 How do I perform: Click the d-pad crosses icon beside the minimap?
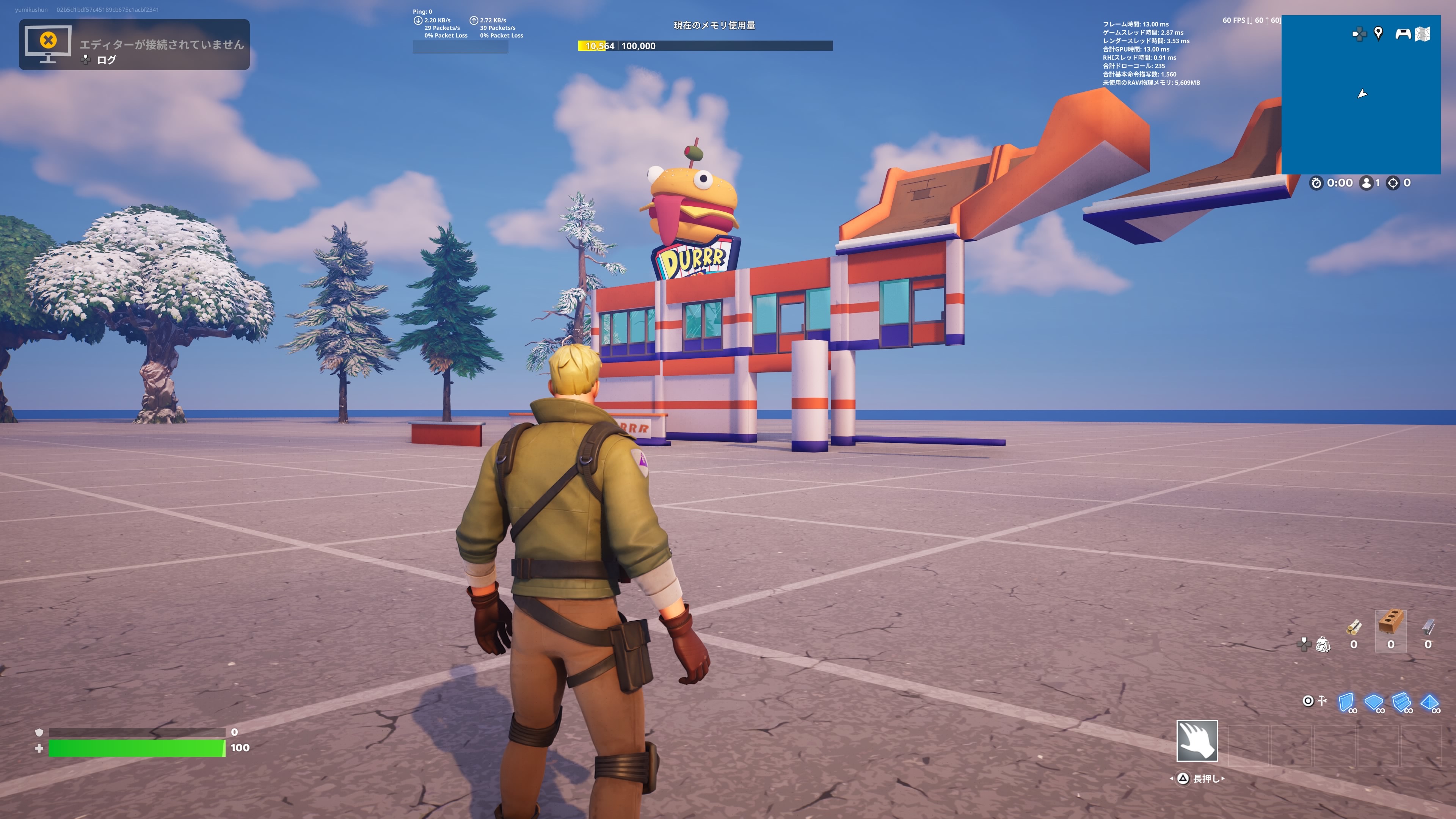[1360, 34]
